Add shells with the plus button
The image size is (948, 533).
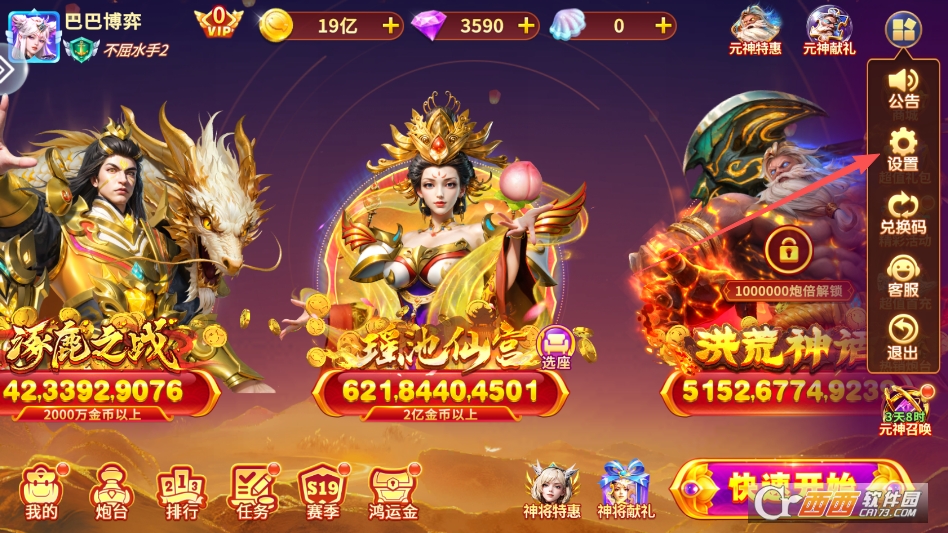(662, 26)
